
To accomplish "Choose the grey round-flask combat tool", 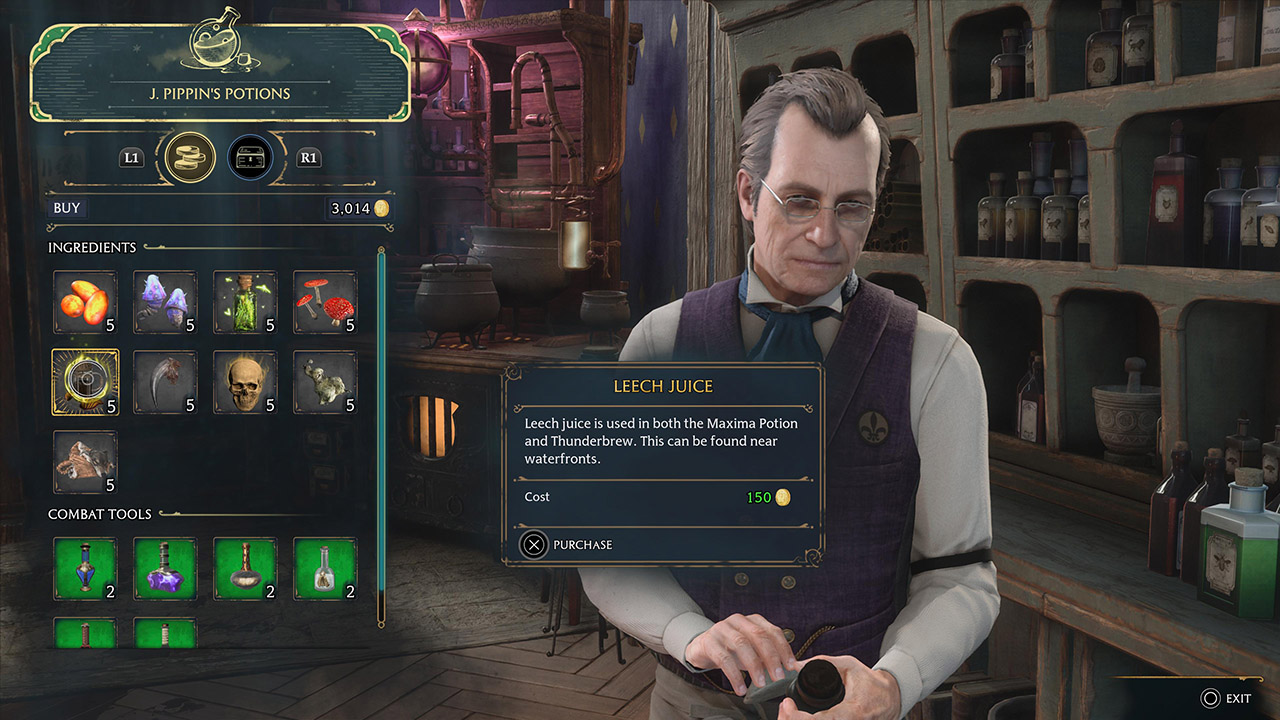I will (245, 569).
